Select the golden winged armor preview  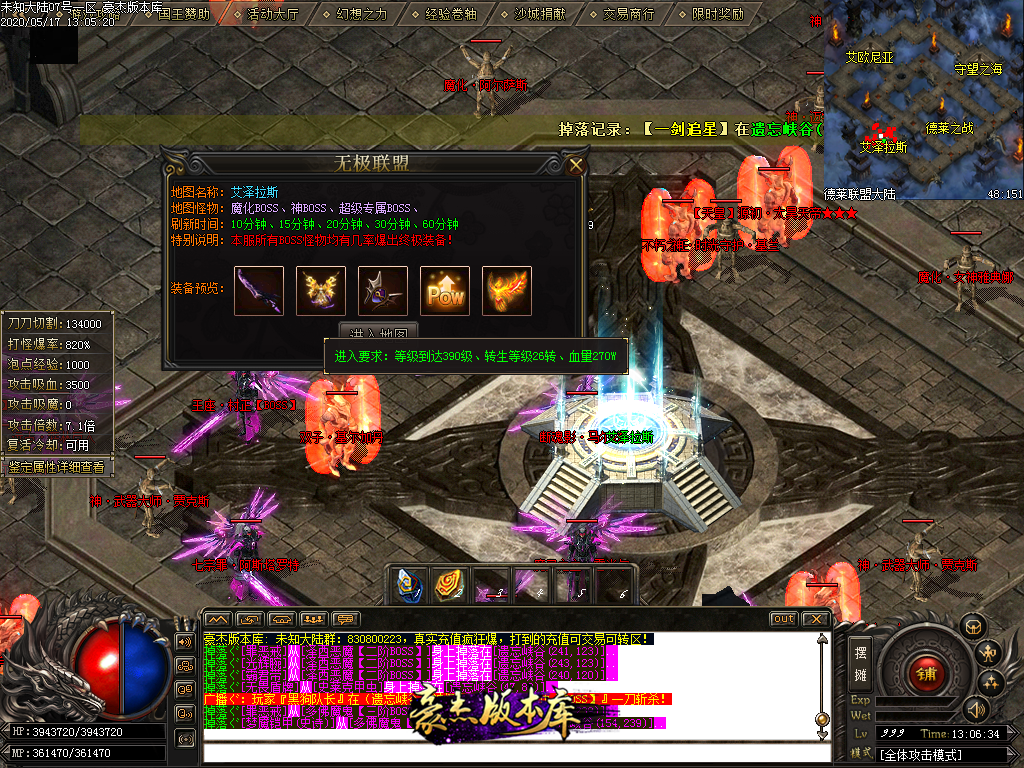tap(321, 290)
